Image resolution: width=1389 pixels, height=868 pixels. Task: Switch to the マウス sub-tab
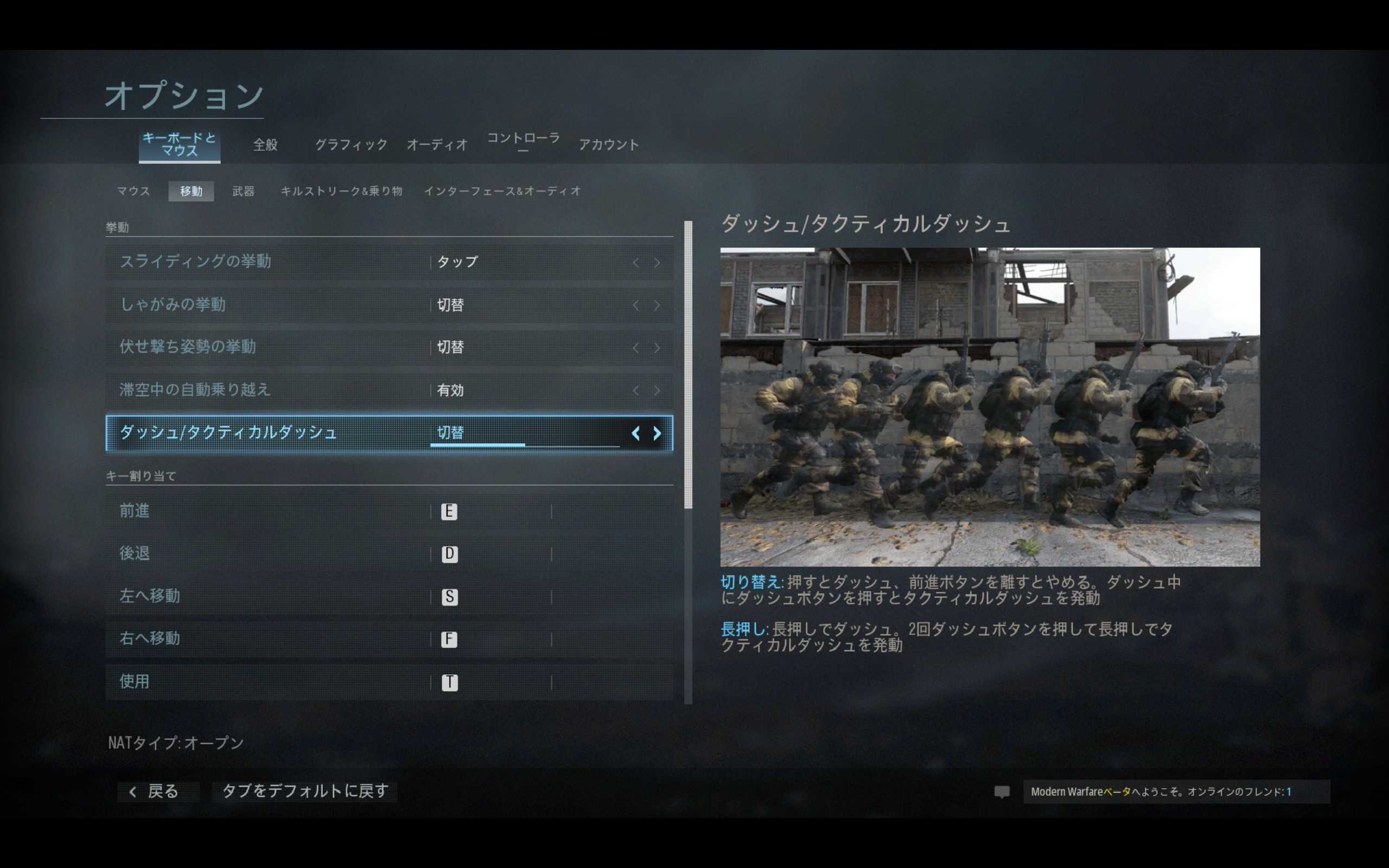click(x=133, y=191)
